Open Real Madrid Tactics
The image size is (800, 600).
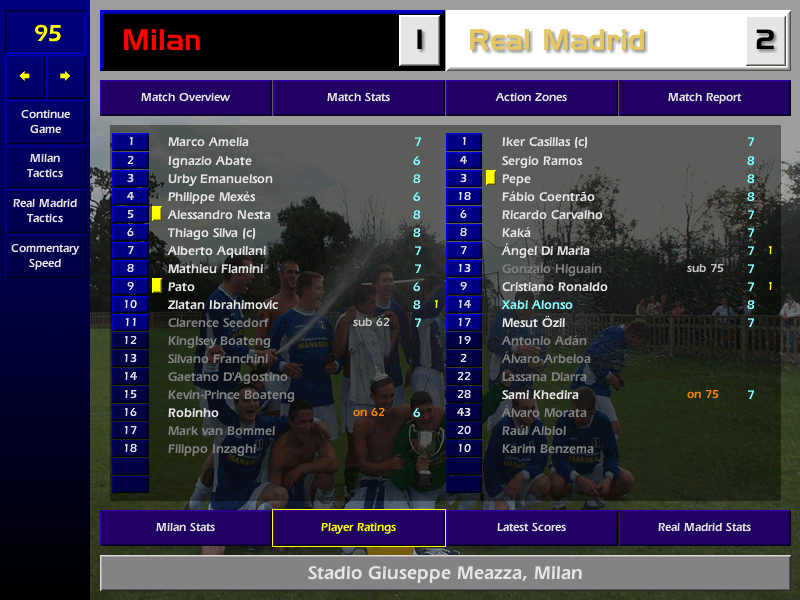pos(45,210)
